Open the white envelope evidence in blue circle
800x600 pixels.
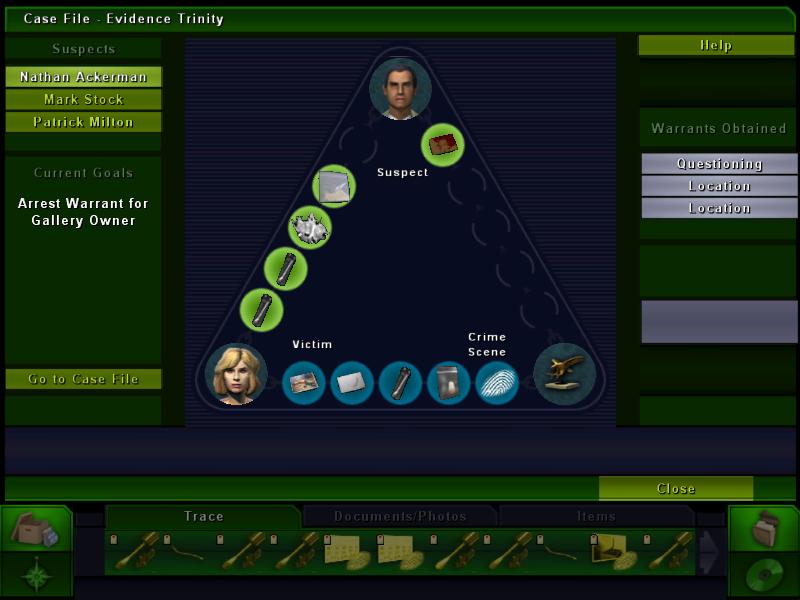click(x=352, y=383)
